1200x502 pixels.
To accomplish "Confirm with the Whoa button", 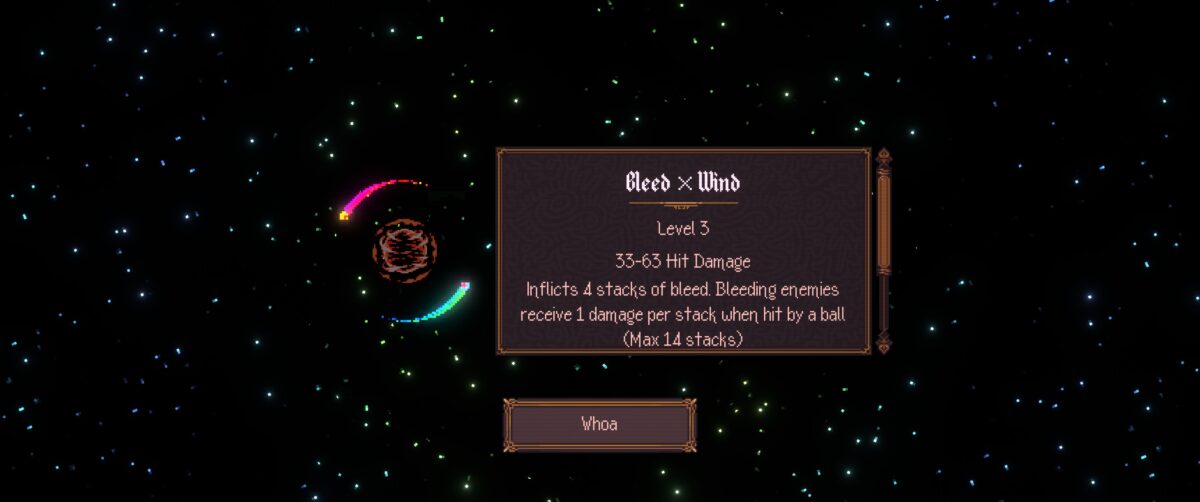I will pos(599,424).
